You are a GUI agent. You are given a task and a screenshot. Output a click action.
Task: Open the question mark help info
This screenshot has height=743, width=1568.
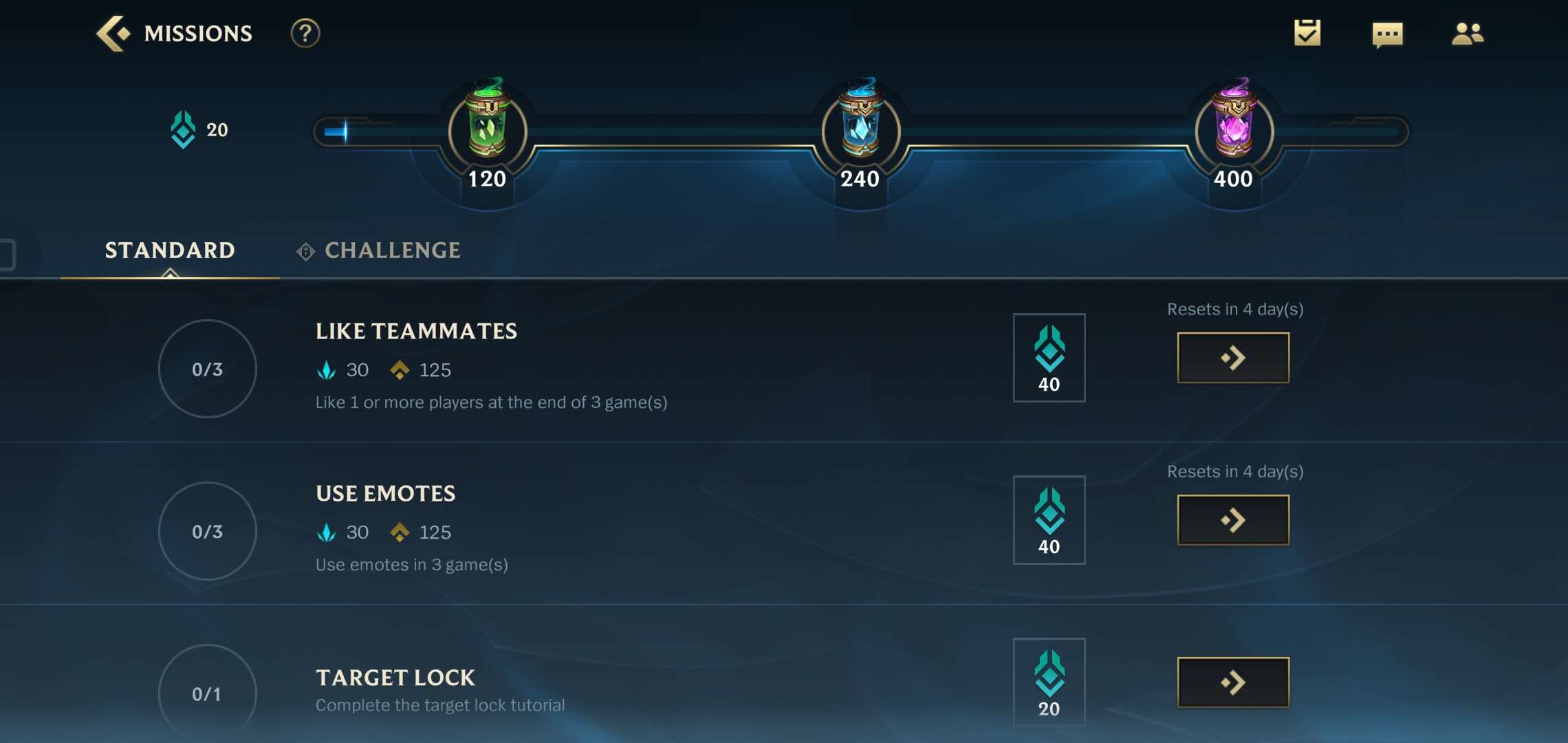point(305,33)
